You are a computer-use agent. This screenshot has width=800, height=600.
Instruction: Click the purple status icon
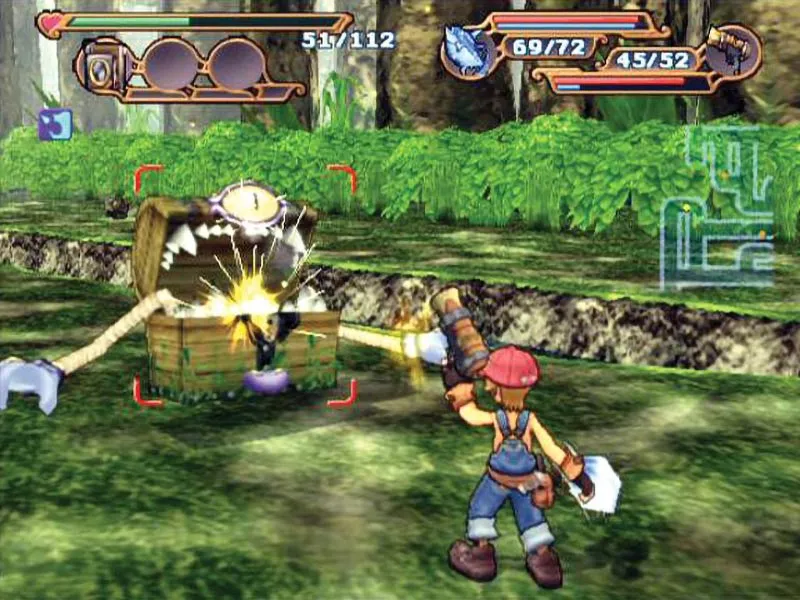pyautogui.click(x=54, y=124)
